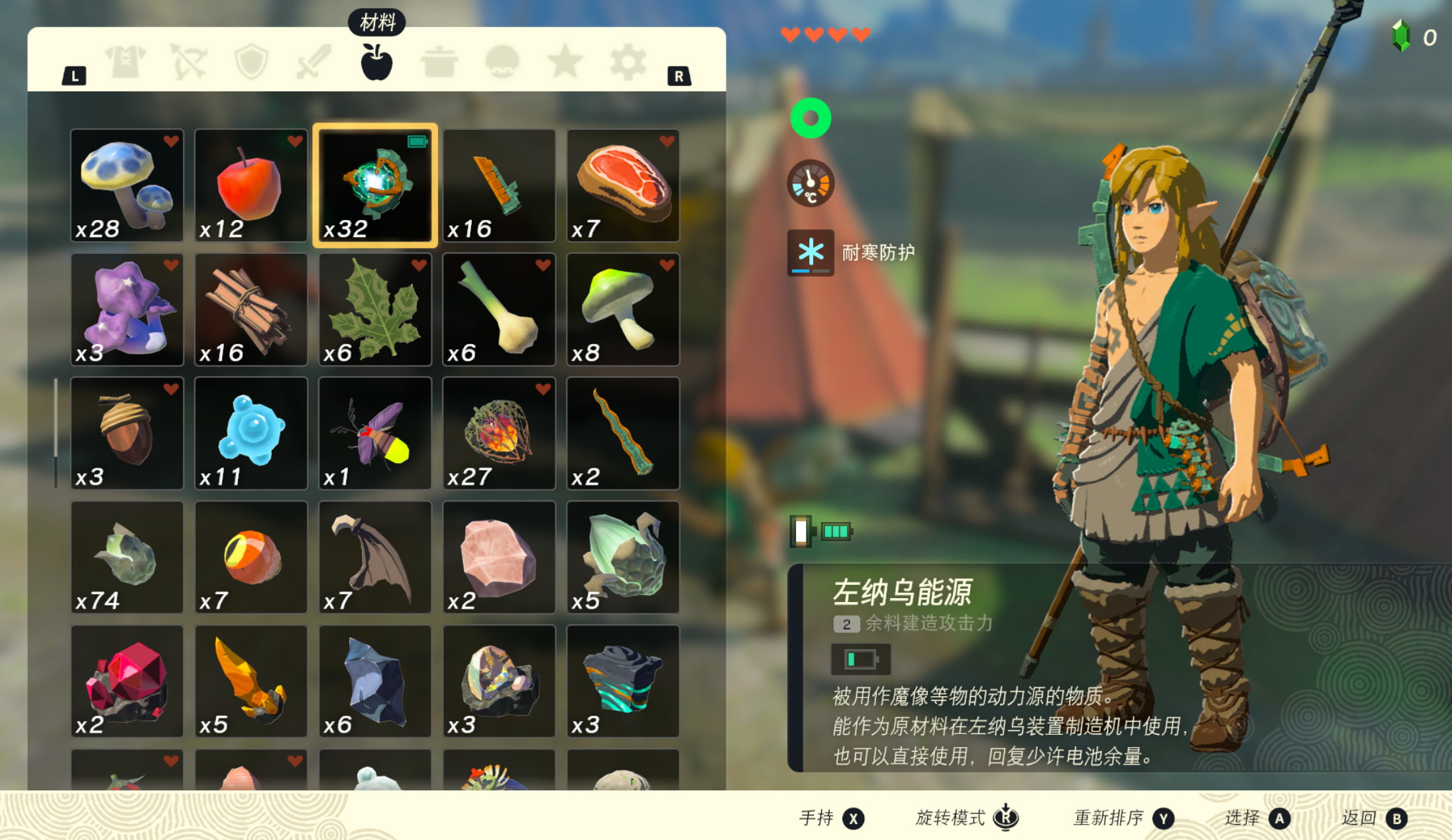Choose the Keese wing slot

[374, 557]
